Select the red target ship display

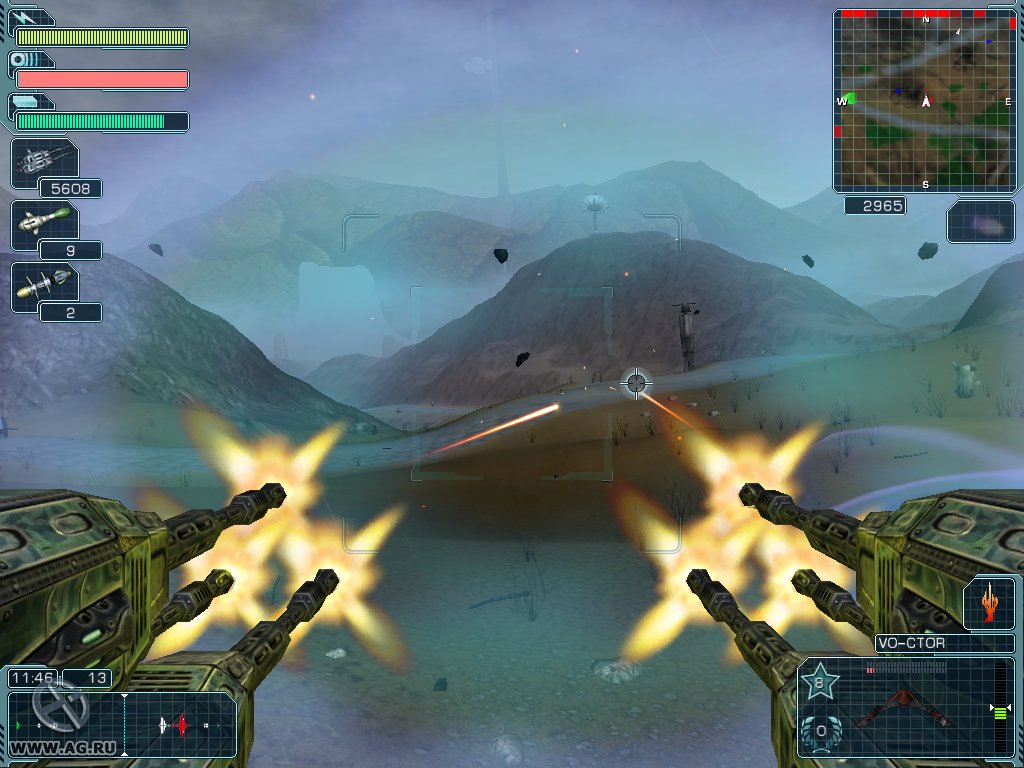[x=903, y=709]
